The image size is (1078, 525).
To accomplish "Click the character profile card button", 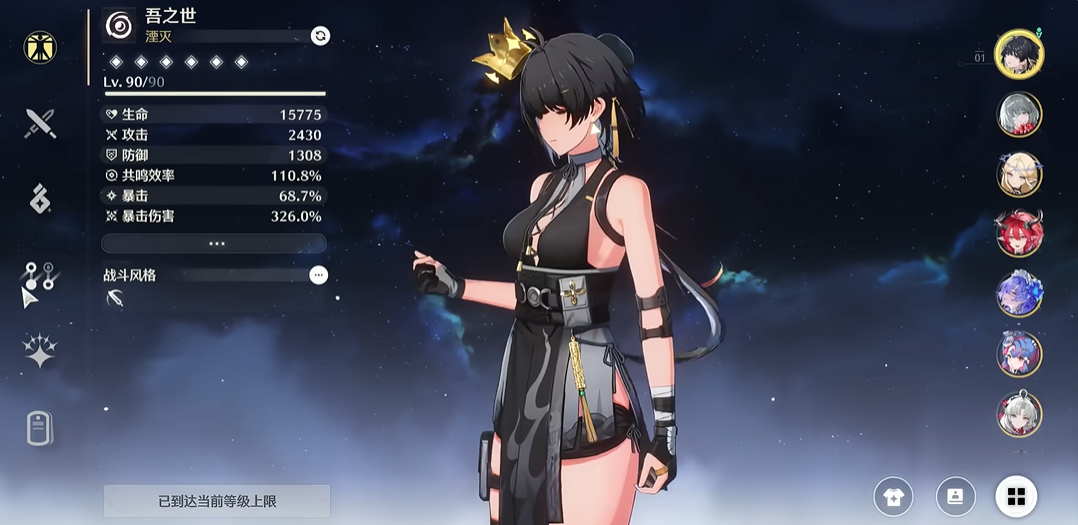I will [x=955, y=496].
